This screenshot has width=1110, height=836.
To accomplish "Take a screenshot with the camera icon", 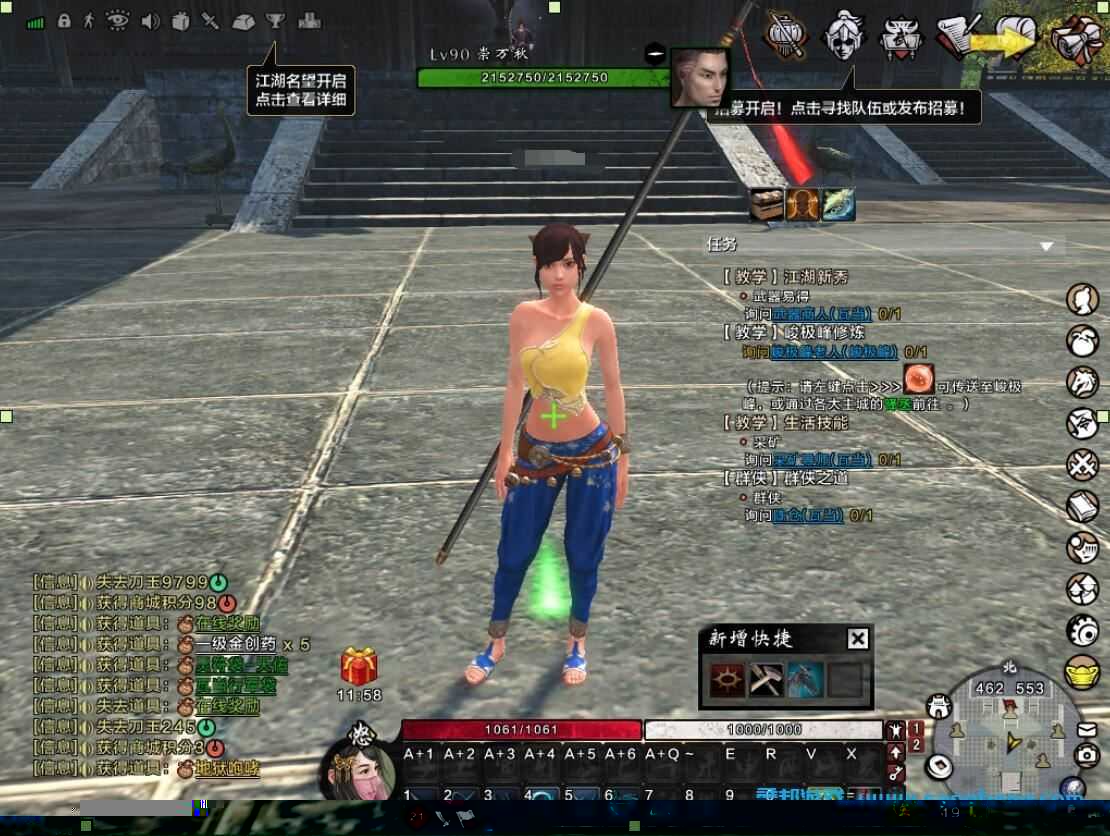I will tap(1087, 757).
